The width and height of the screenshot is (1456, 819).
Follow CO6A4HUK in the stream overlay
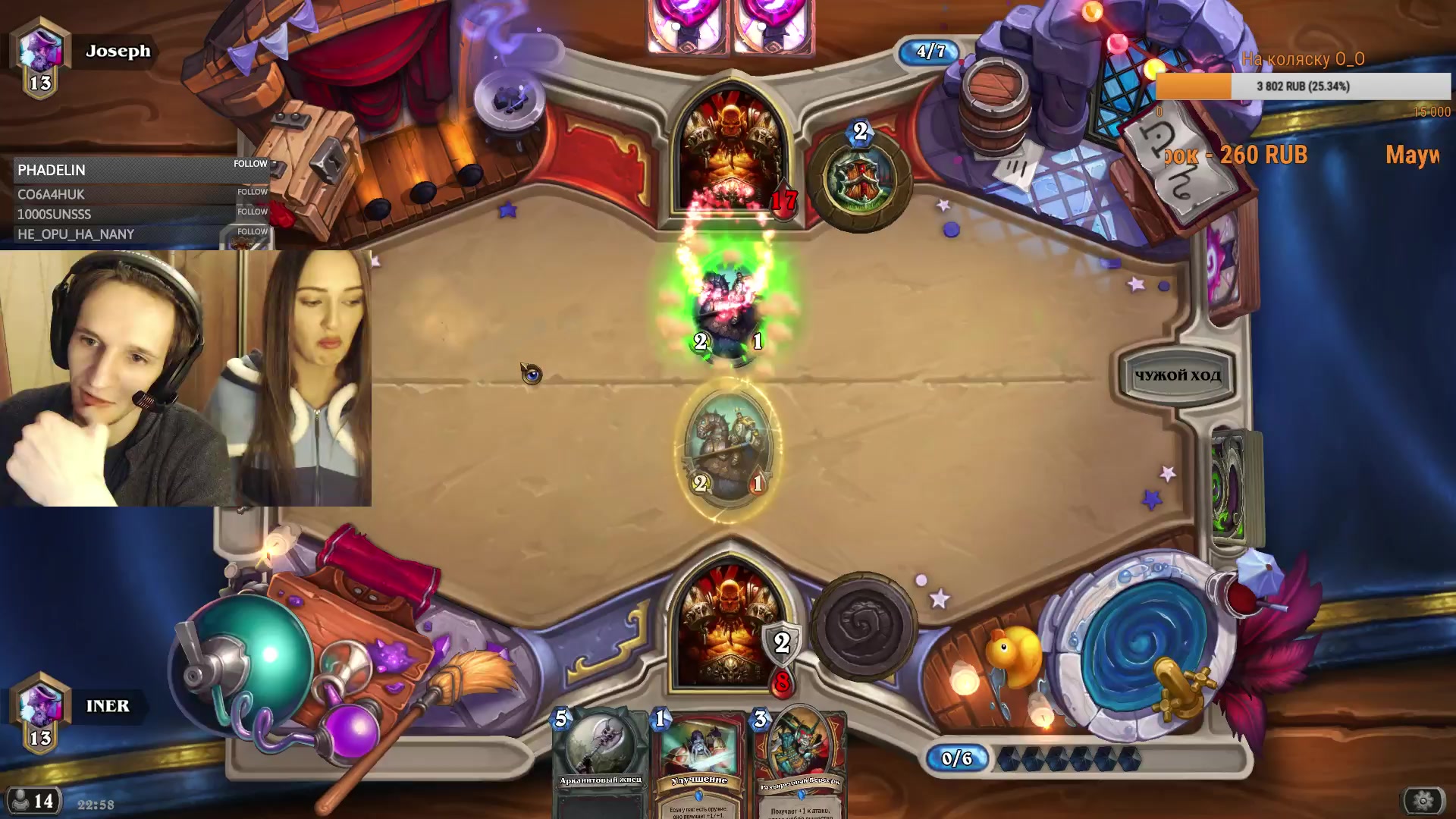coord(252,192)
